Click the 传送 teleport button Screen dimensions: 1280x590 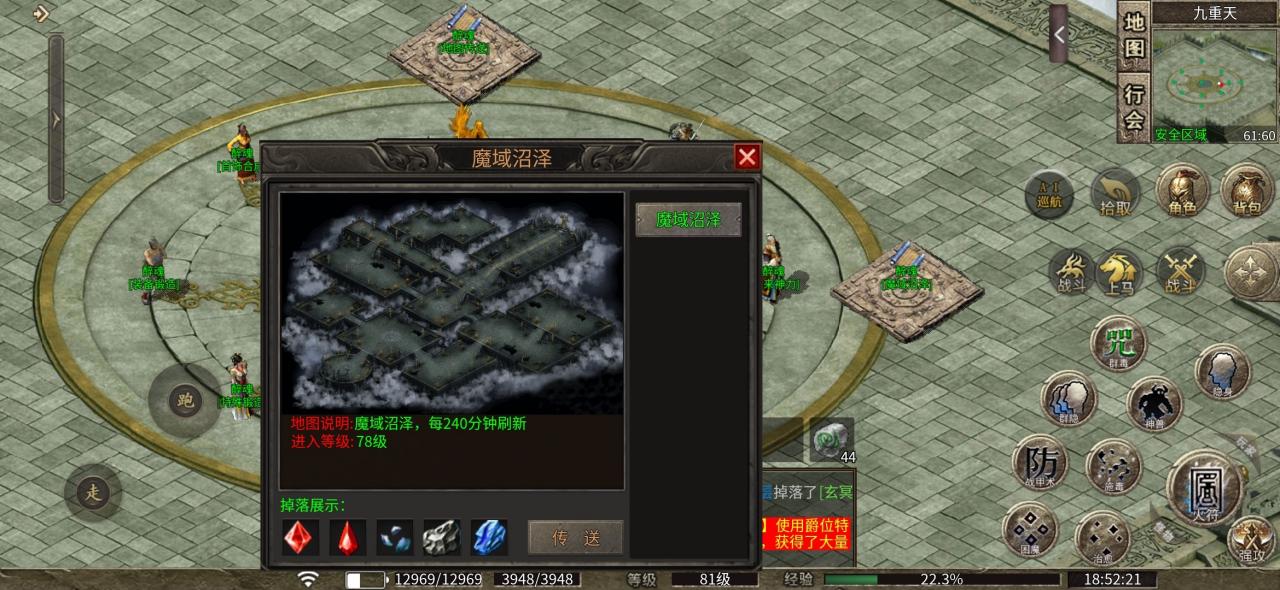[575, 537]
